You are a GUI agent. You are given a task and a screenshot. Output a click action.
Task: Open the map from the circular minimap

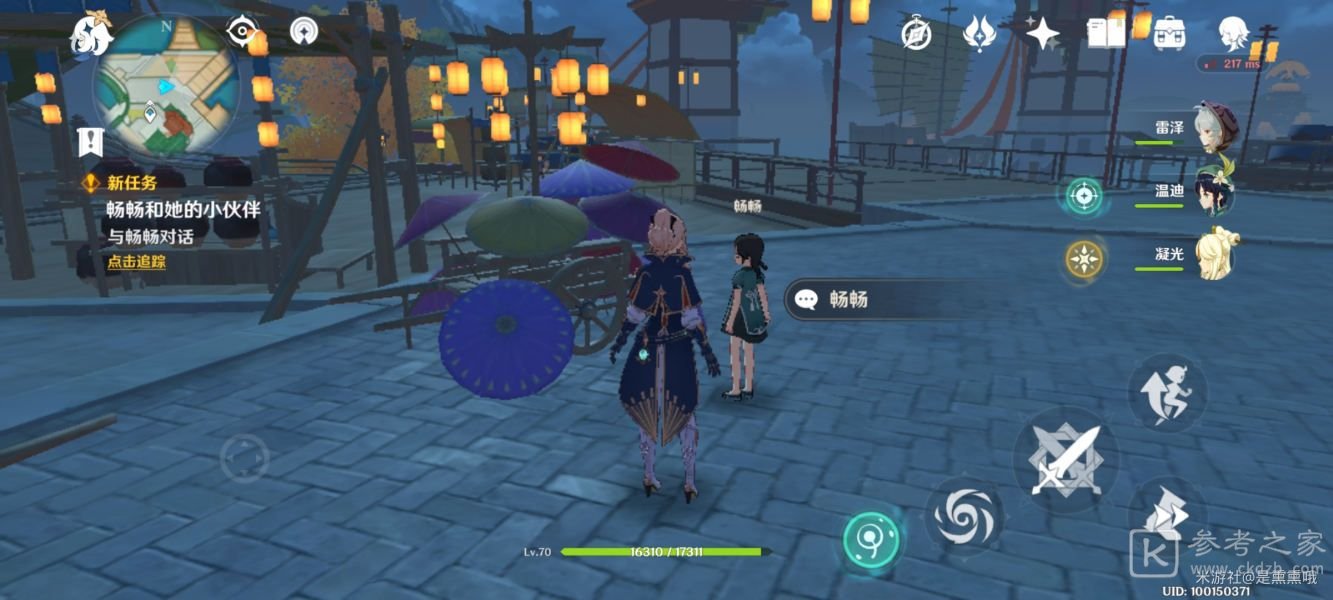[165, 85]
